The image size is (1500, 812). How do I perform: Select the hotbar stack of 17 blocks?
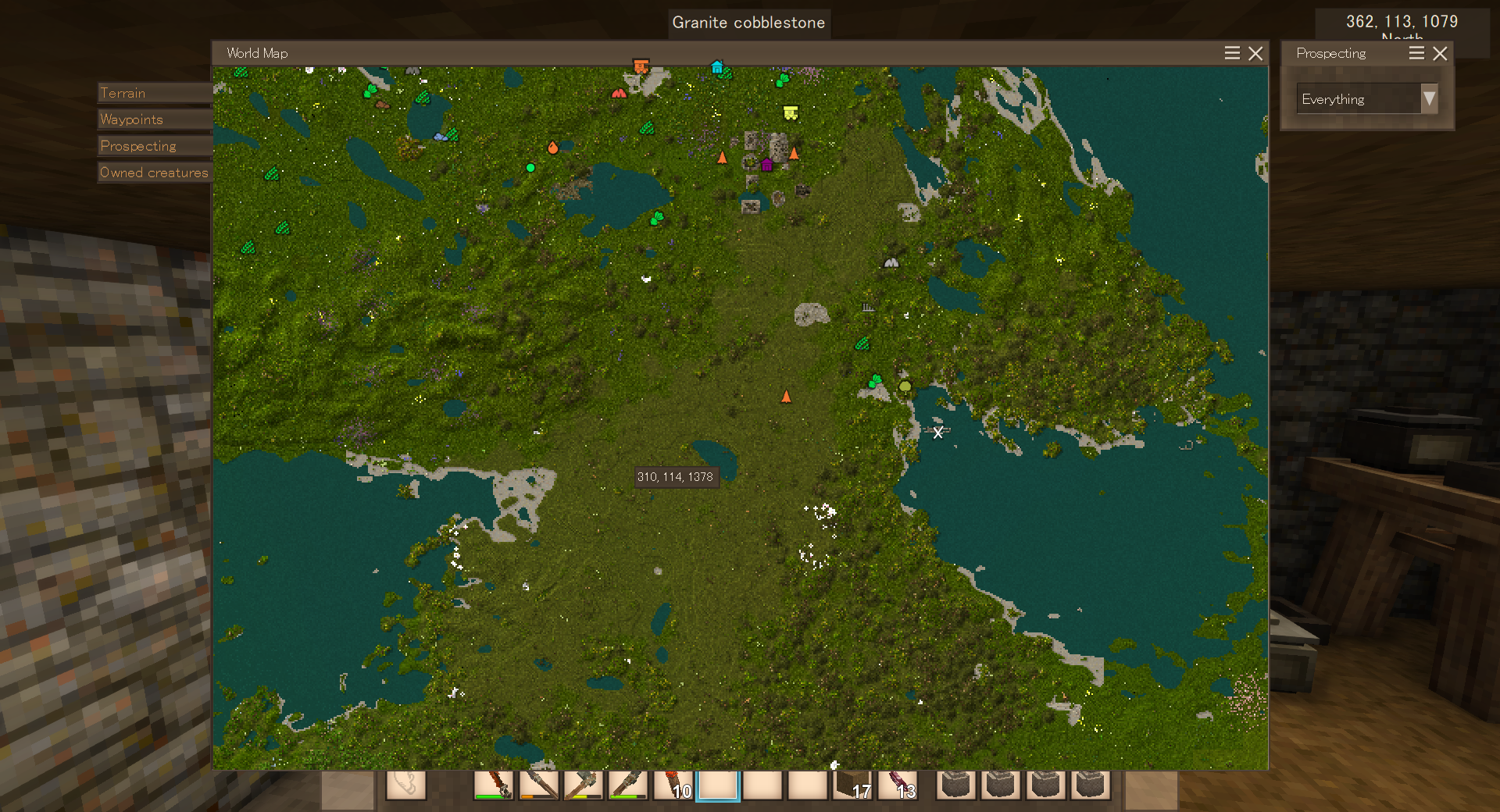(853, 785)
